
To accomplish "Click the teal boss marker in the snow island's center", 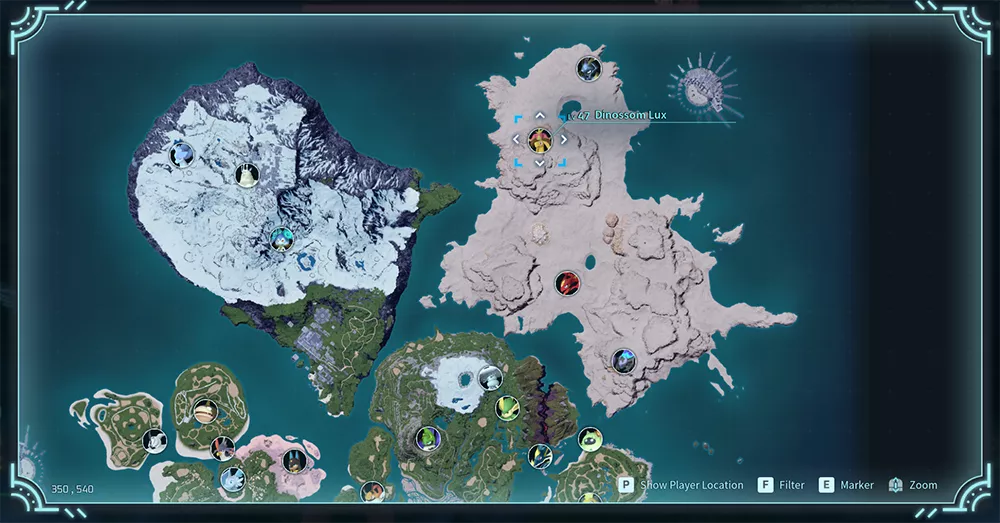I will click(282, 238).
